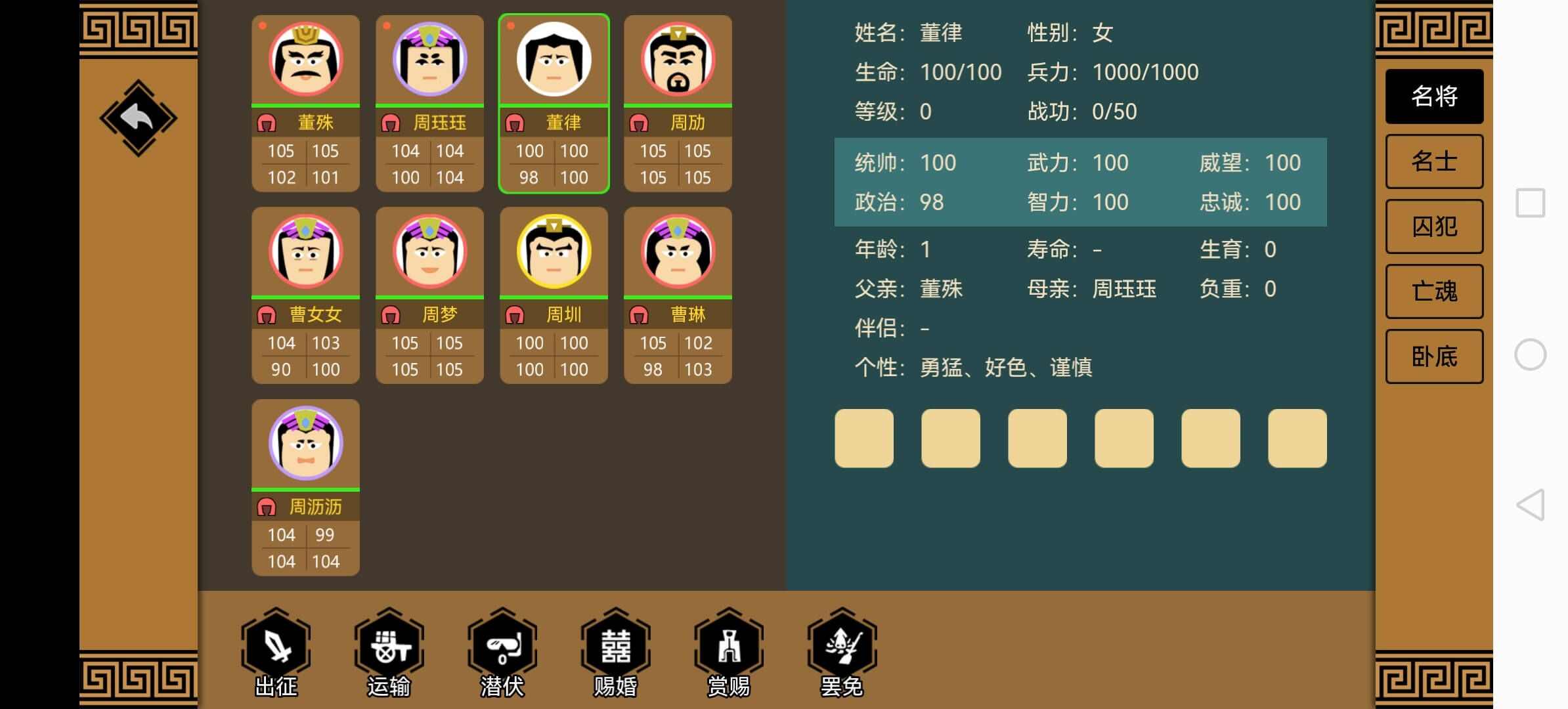Click the horse icon beside 董律
Screen dimensions: 1568x709
[x=516, y=122]
